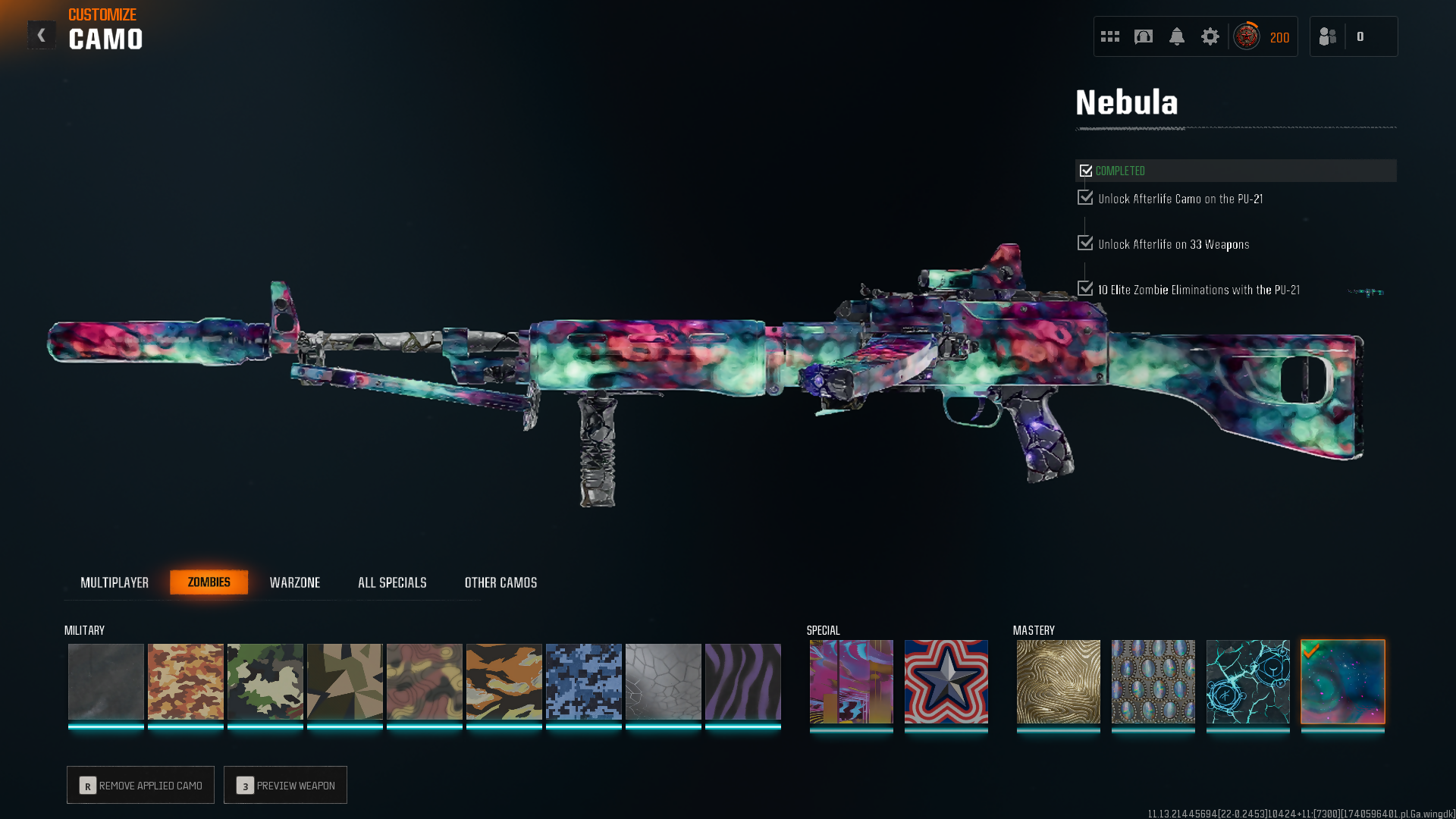Open the settings gear icon
The height and width of the screenshot is (819, 1456).
[x=1210, y=36]
